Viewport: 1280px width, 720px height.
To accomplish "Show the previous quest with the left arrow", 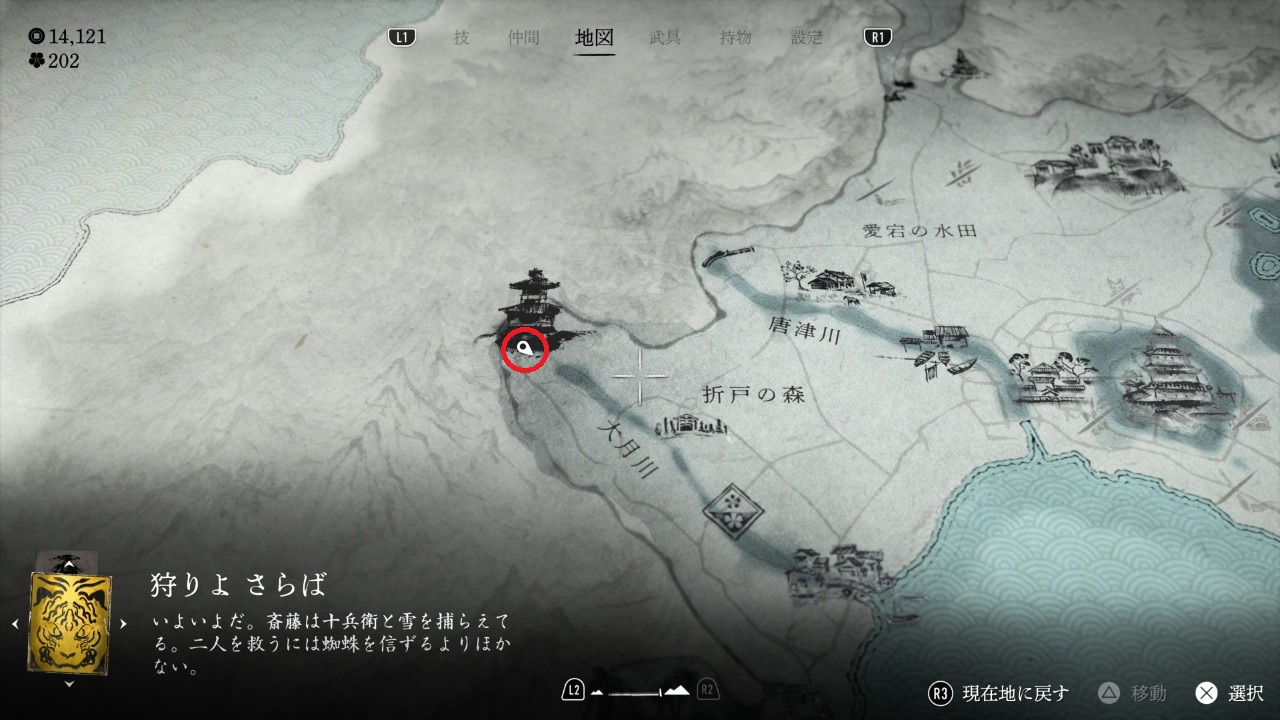I will click(x=15, y=624).
